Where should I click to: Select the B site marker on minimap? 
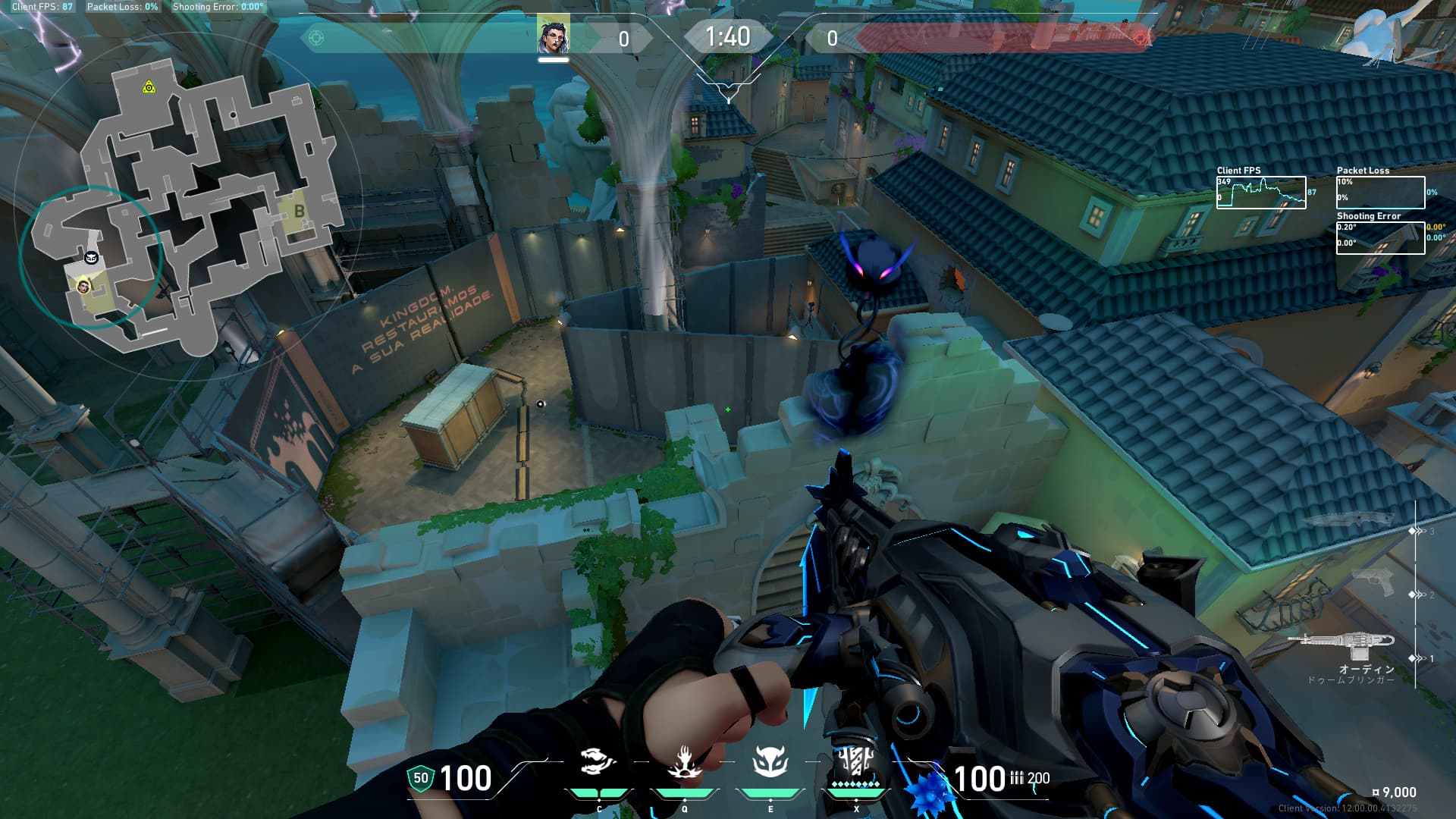pyautogui.click(x=299, y=212)
